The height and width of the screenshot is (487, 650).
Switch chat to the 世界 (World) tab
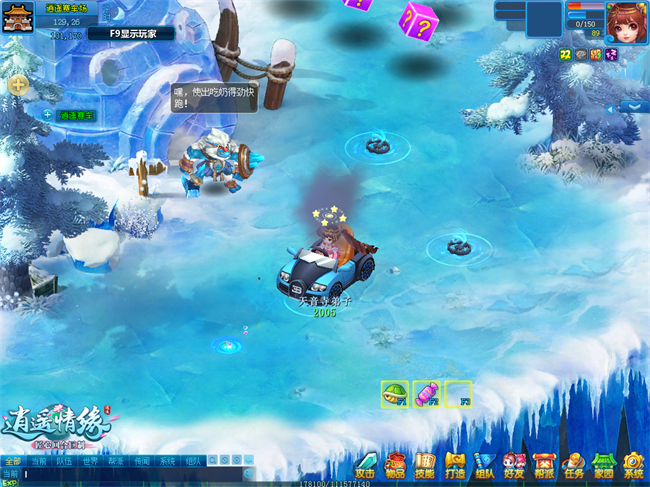click(90, 462)
